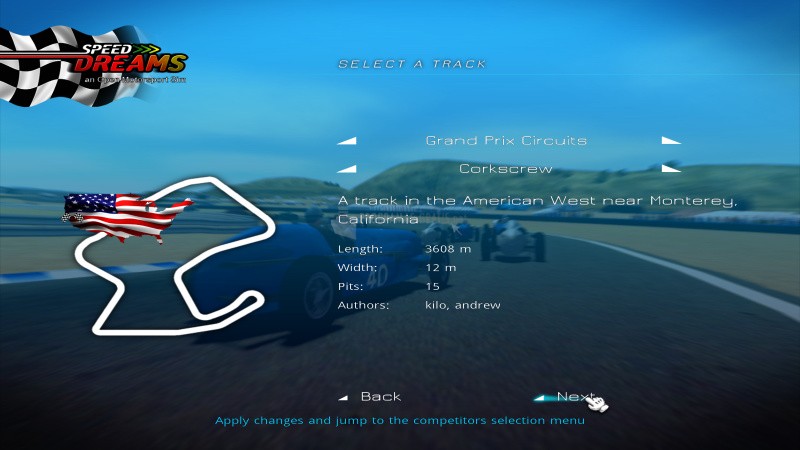Select next track category right of Grand Prix Circuits

click(670, 141)
